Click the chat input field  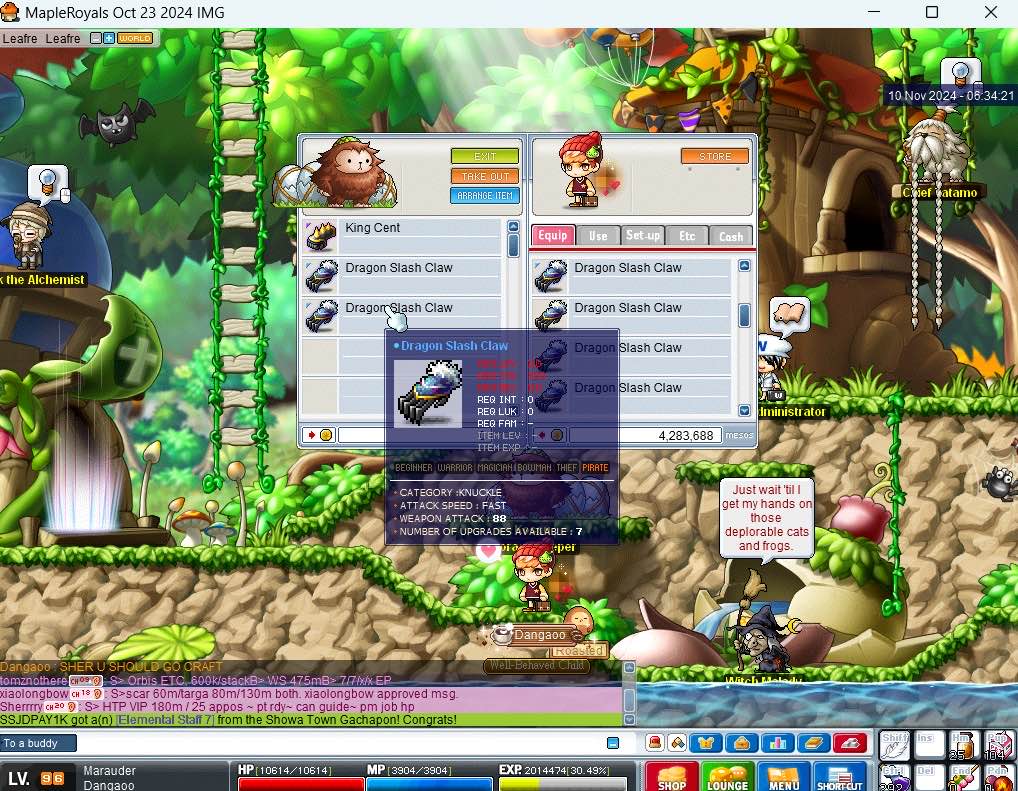tap(340, 743)
